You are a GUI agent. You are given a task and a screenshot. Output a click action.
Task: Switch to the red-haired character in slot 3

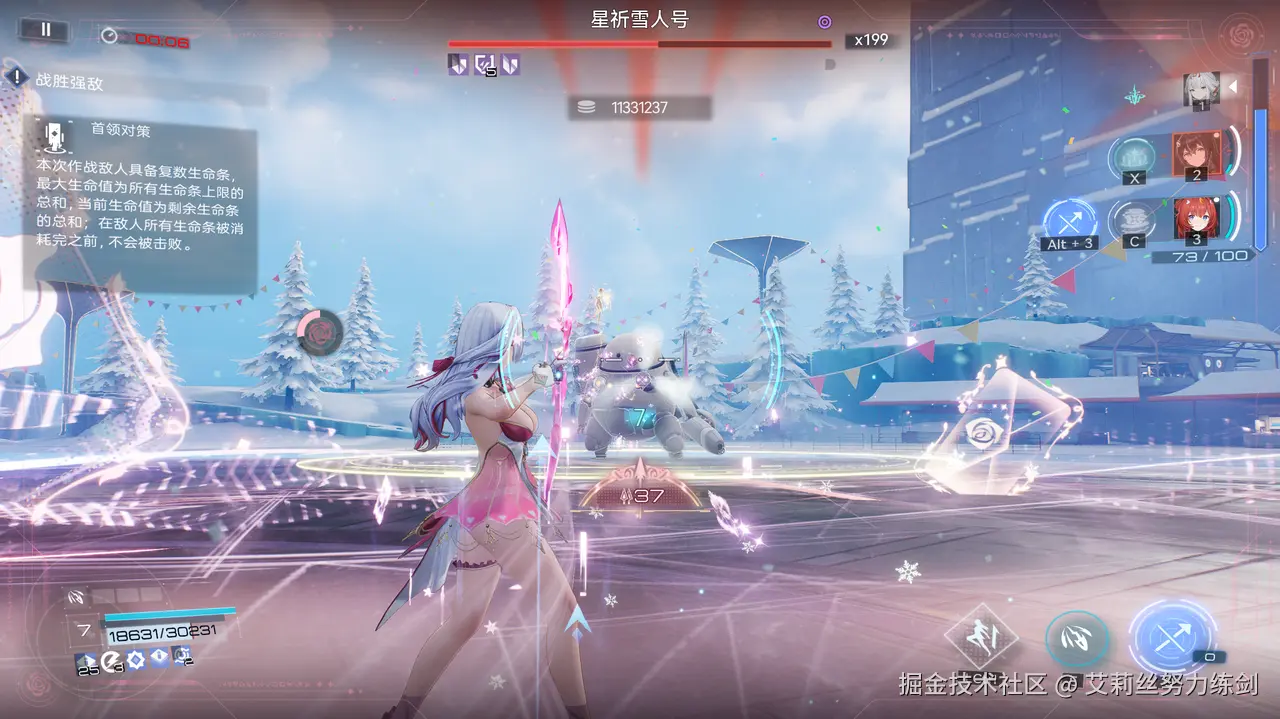(1194, 220)
